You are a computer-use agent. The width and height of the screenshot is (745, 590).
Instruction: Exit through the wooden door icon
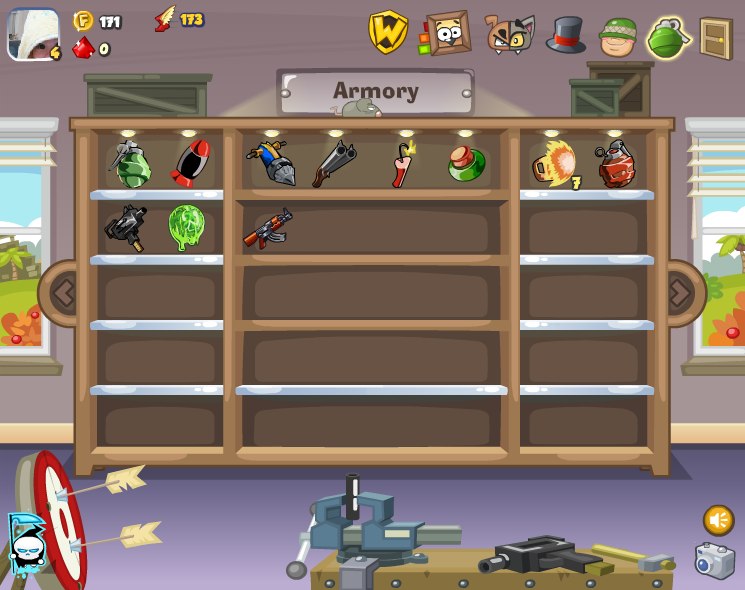click(x=716, y=38)
